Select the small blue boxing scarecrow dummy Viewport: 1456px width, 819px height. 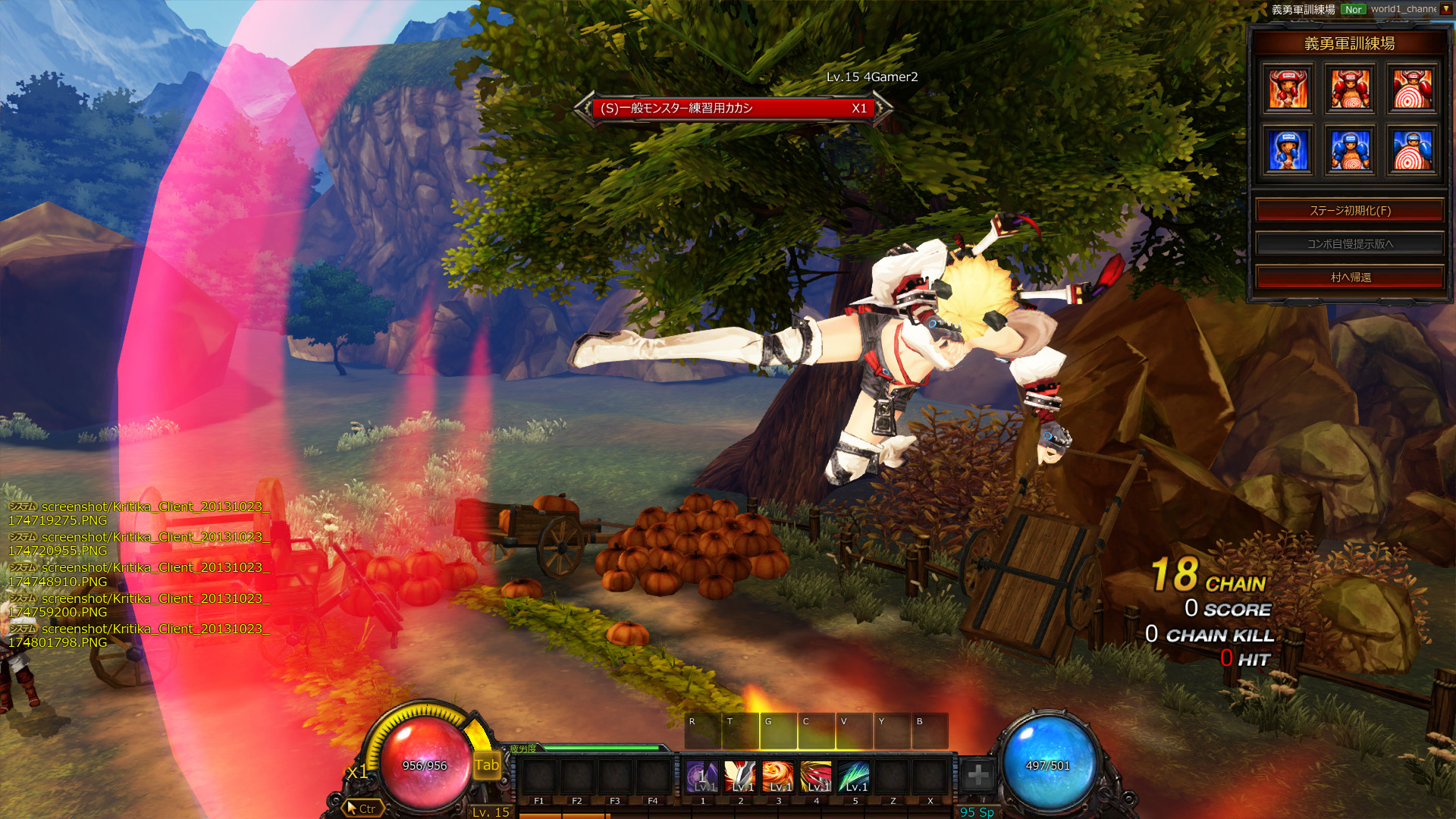pos(1288,151)
